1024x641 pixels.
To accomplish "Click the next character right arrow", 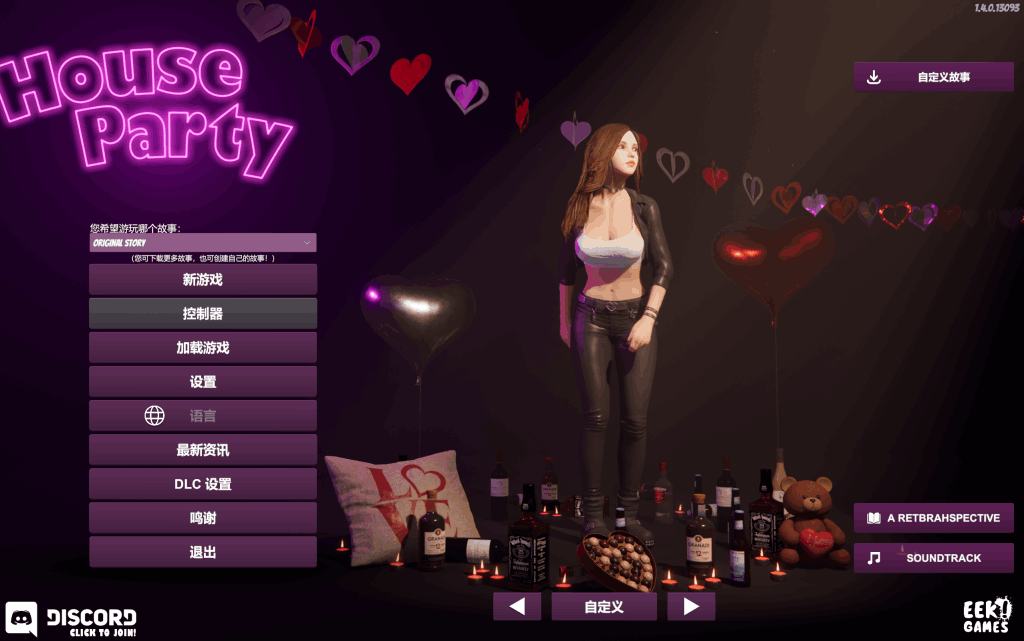I will pyautogui.click(x=691, y=606).
